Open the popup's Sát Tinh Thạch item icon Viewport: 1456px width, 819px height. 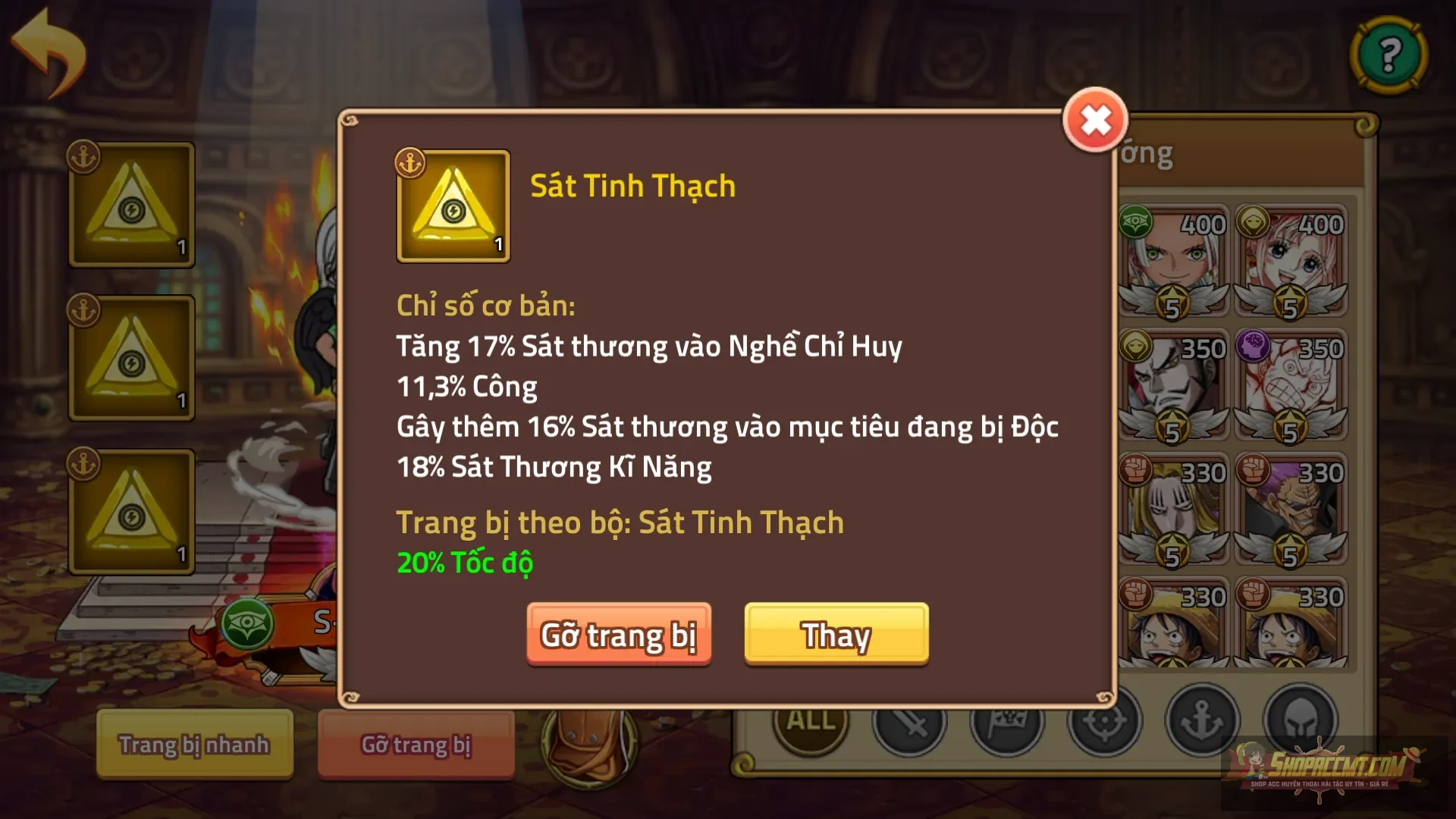coord(453,206)
